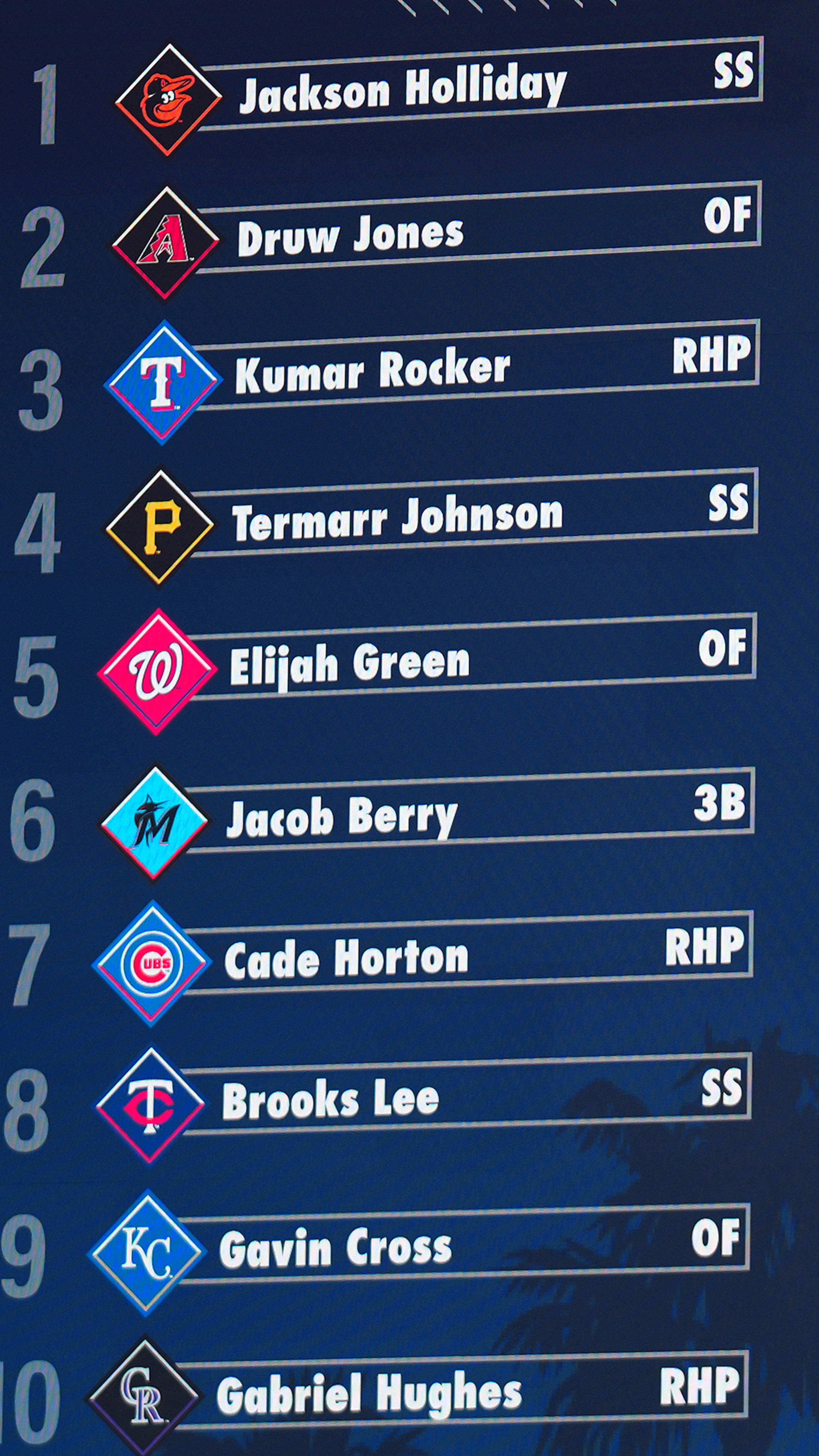The image size is (819, 1456).
Task: Select the Termarr Johnson row
Action: [397, 517]
